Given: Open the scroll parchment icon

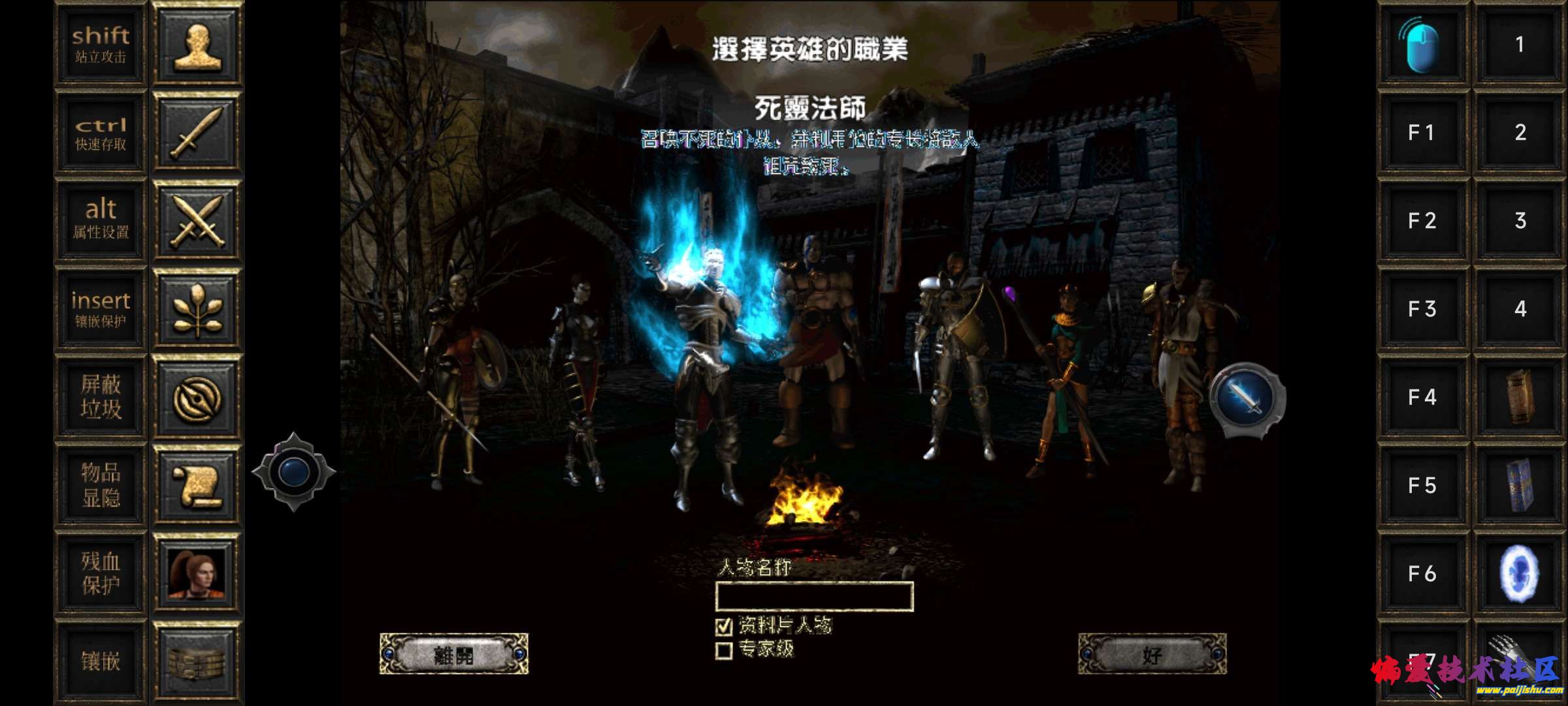Looking at the screenshot, I should point(197,485).
